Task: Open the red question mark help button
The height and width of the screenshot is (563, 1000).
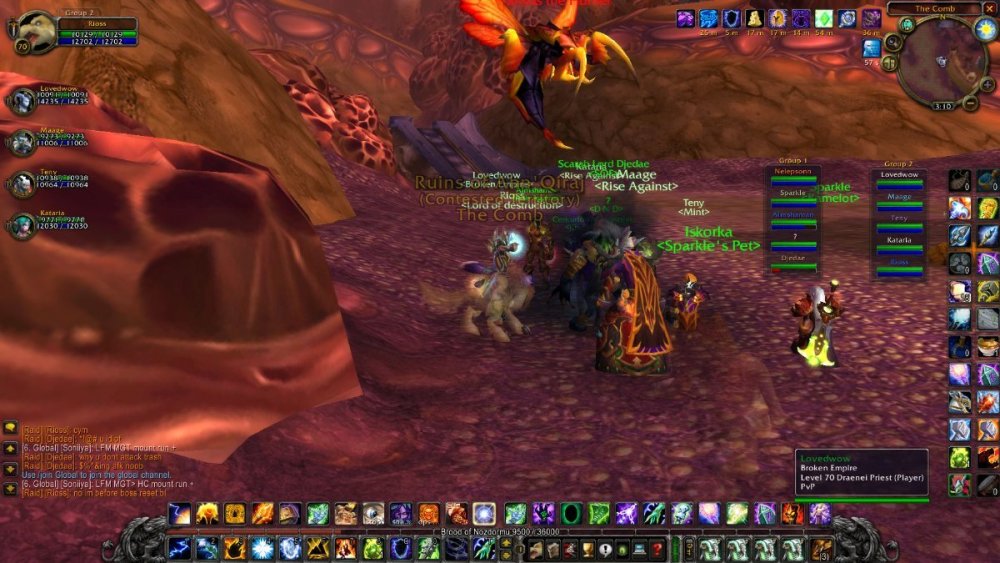Action: [x=657, y=548]
